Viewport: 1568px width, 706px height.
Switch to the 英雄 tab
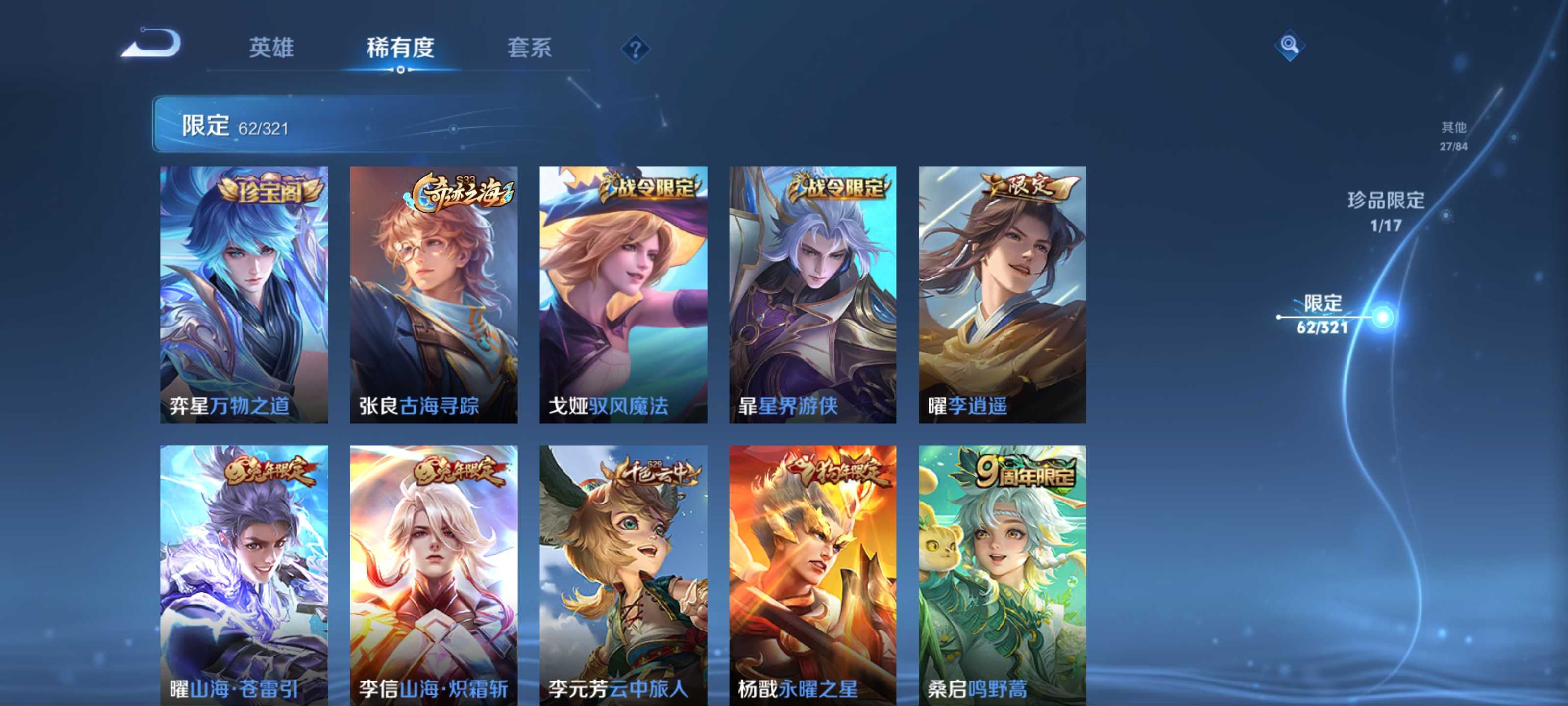pyautogui.click(x=271, y=48)
